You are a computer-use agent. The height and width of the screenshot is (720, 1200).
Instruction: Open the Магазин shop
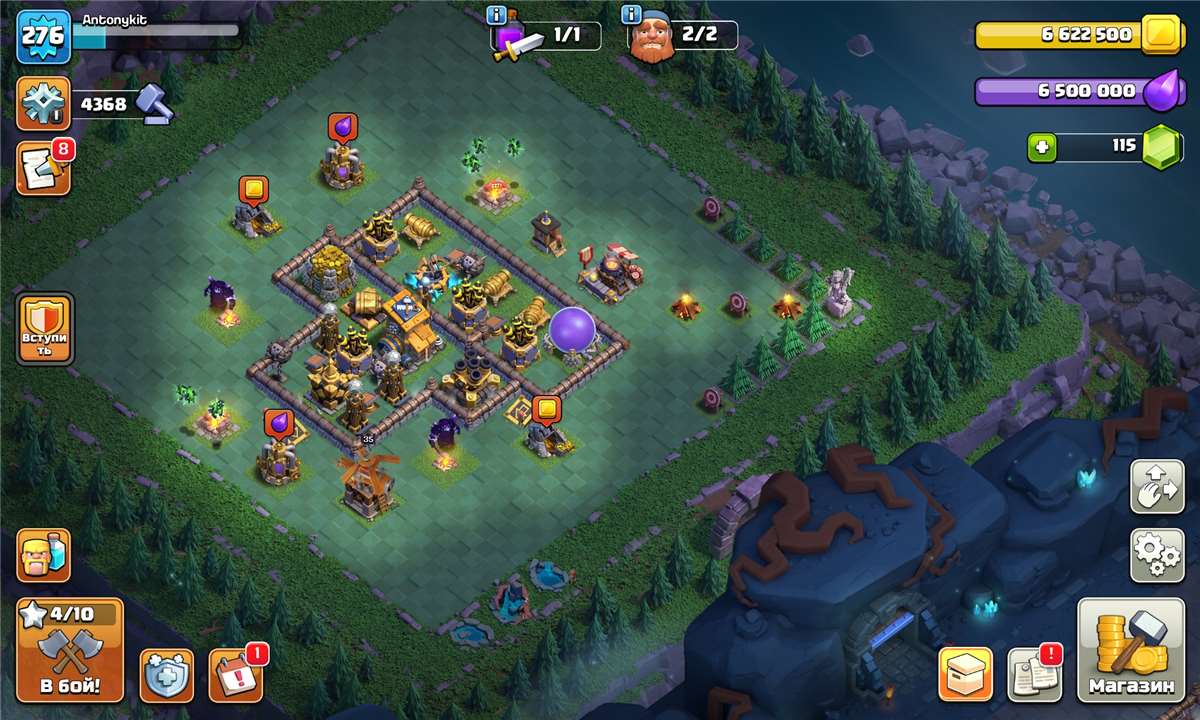pos(1131,650)
